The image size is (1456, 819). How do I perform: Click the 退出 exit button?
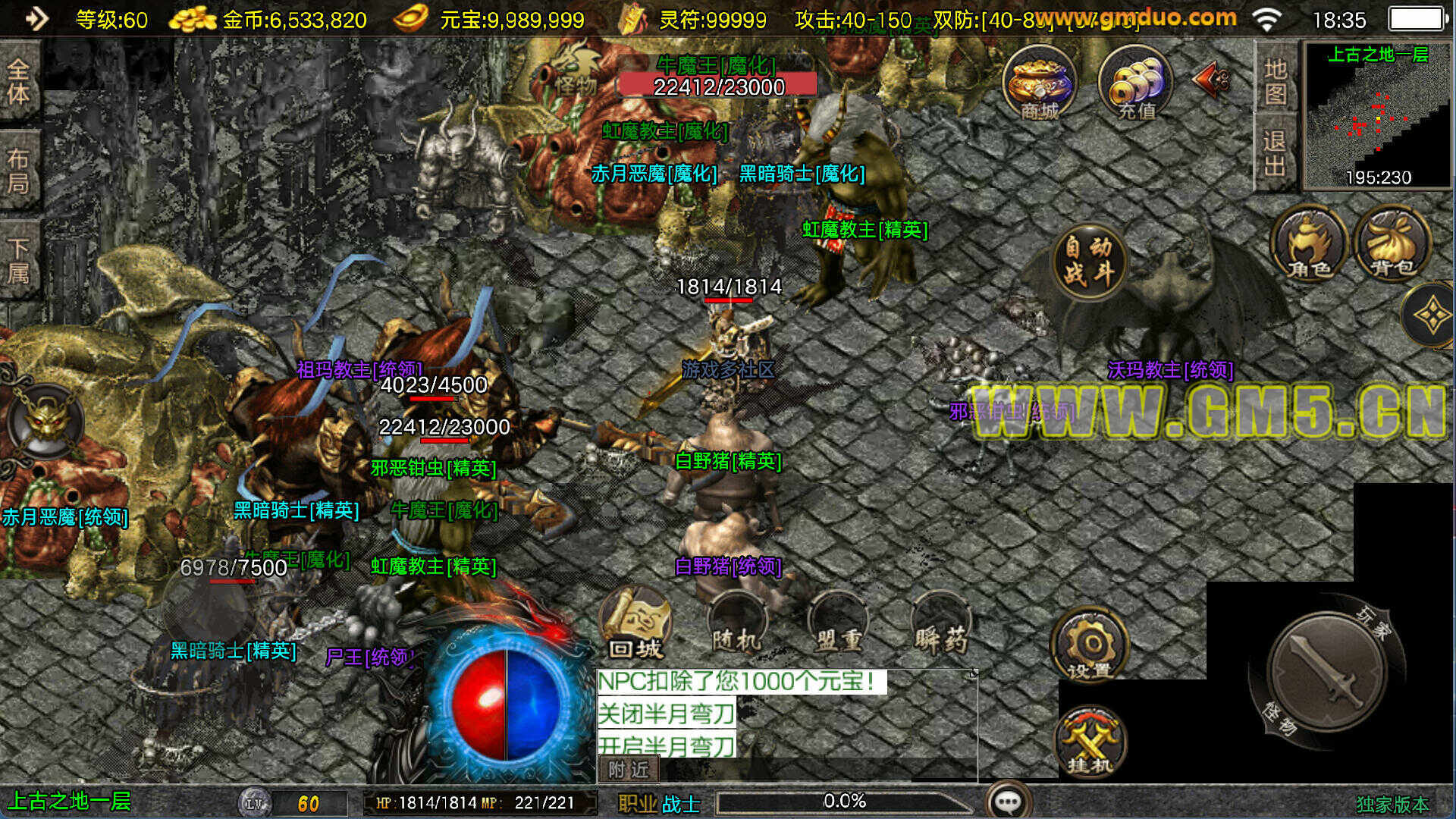(1276, 152)
